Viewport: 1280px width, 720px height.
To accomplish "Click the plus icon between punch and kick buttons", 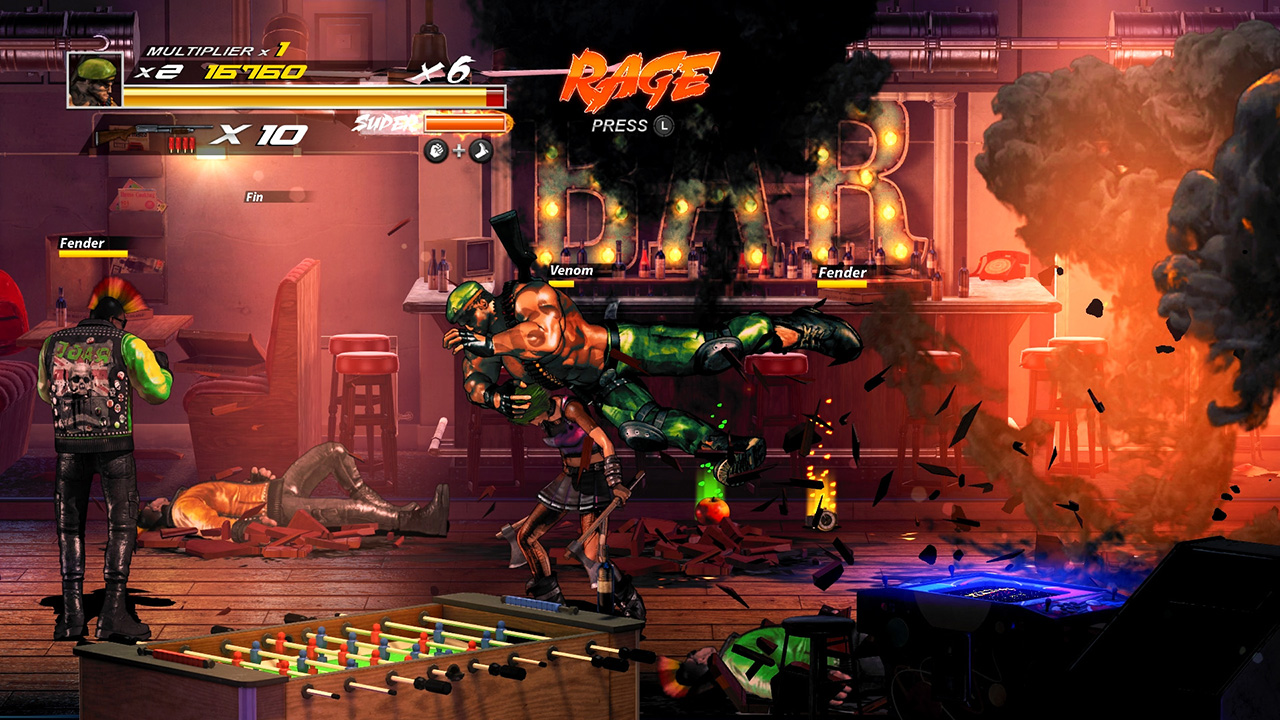I will coord(458,150).
